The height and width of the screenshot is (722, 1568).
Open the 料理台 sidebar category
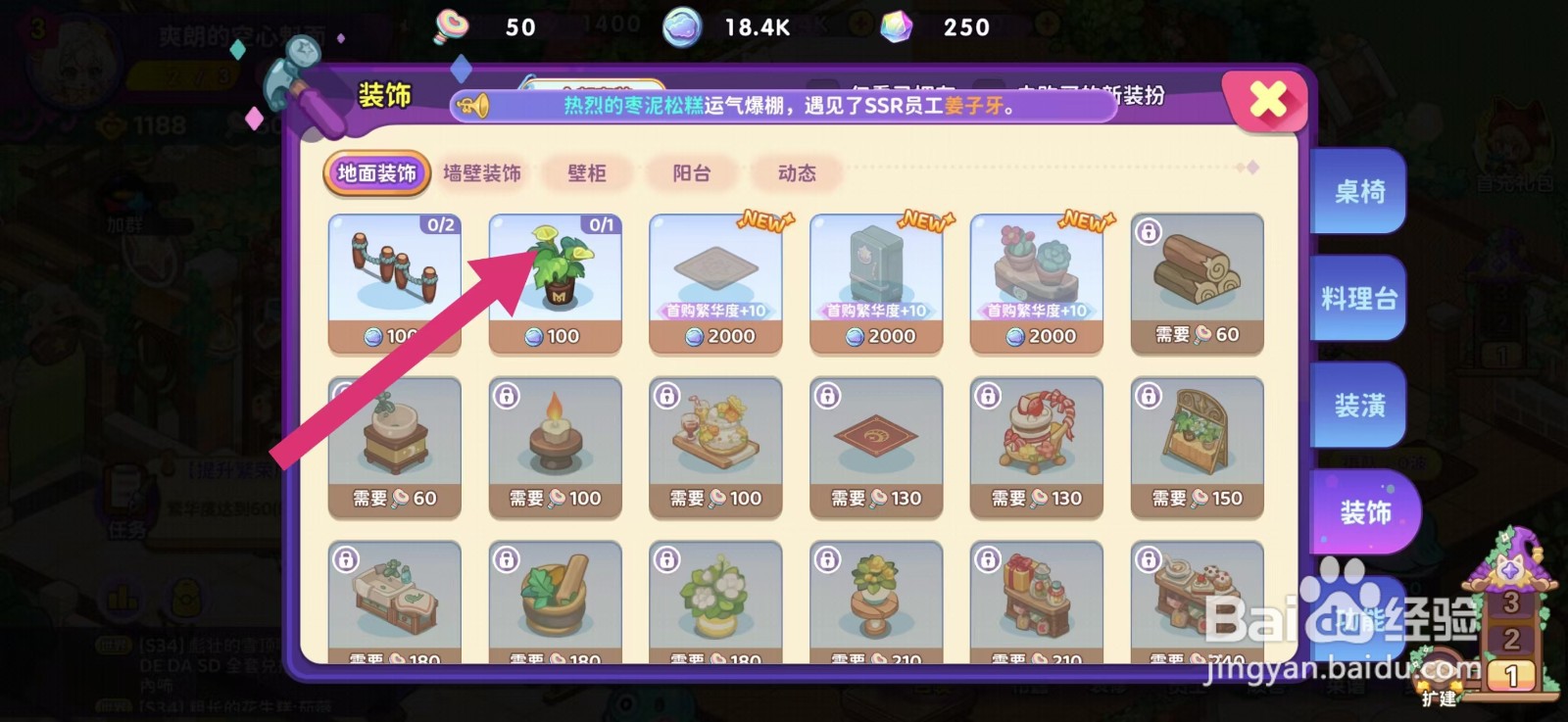click(1360, 299)
